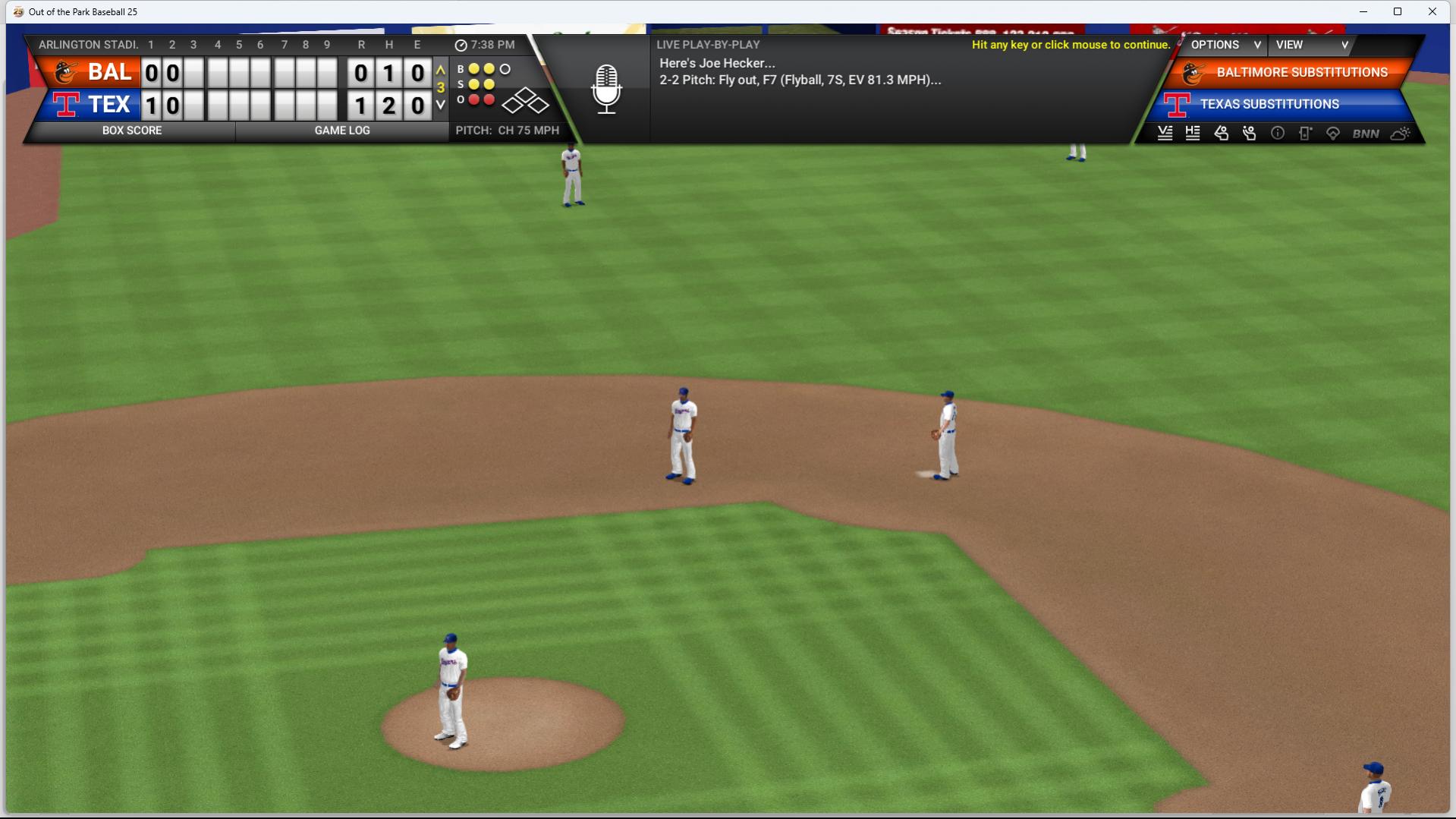Expand the View dropdown

[1311, 45]
